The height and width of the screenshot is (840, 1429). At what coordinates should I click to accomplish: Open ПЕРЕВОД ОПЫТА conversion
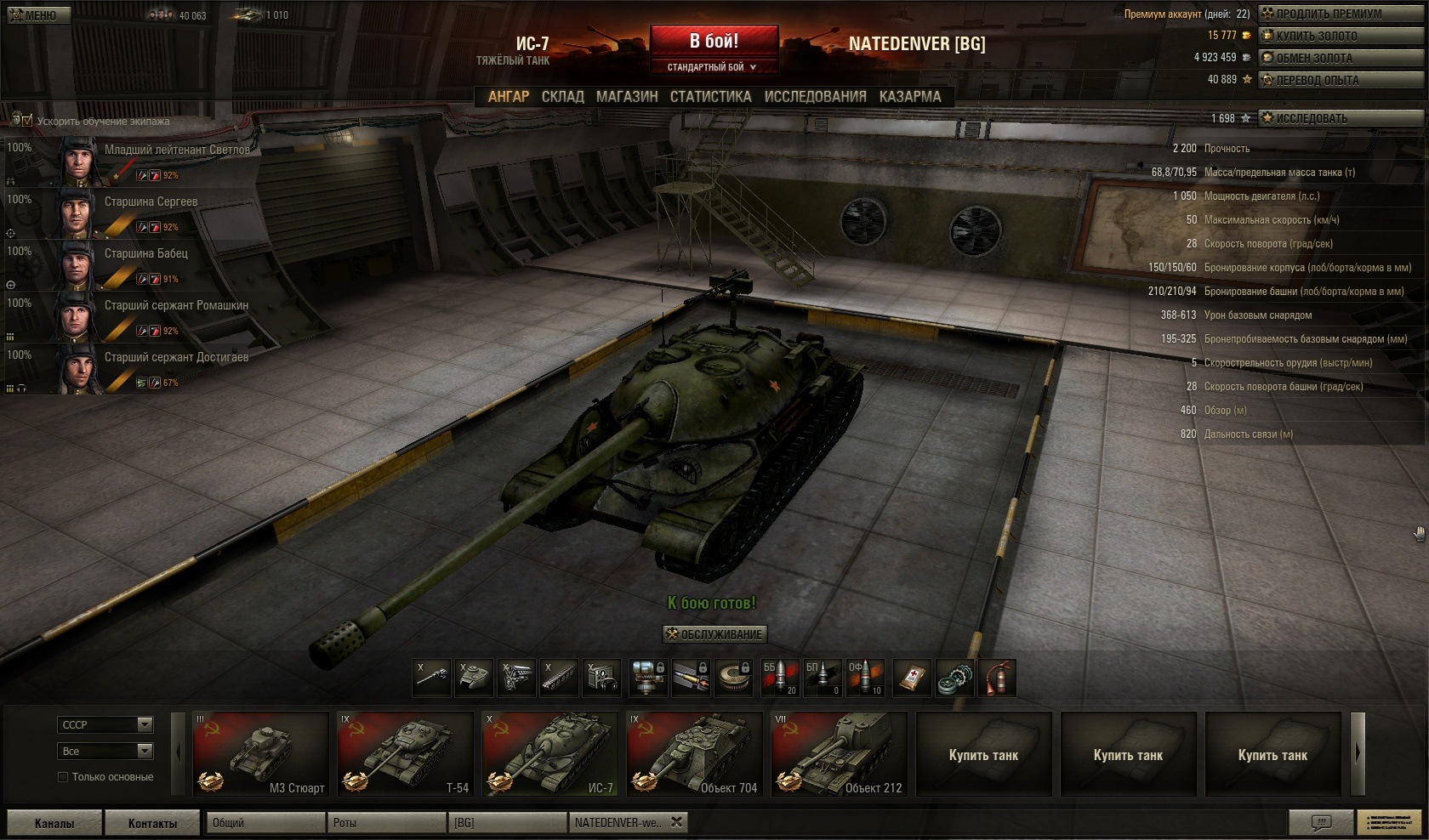[1328, 80]
